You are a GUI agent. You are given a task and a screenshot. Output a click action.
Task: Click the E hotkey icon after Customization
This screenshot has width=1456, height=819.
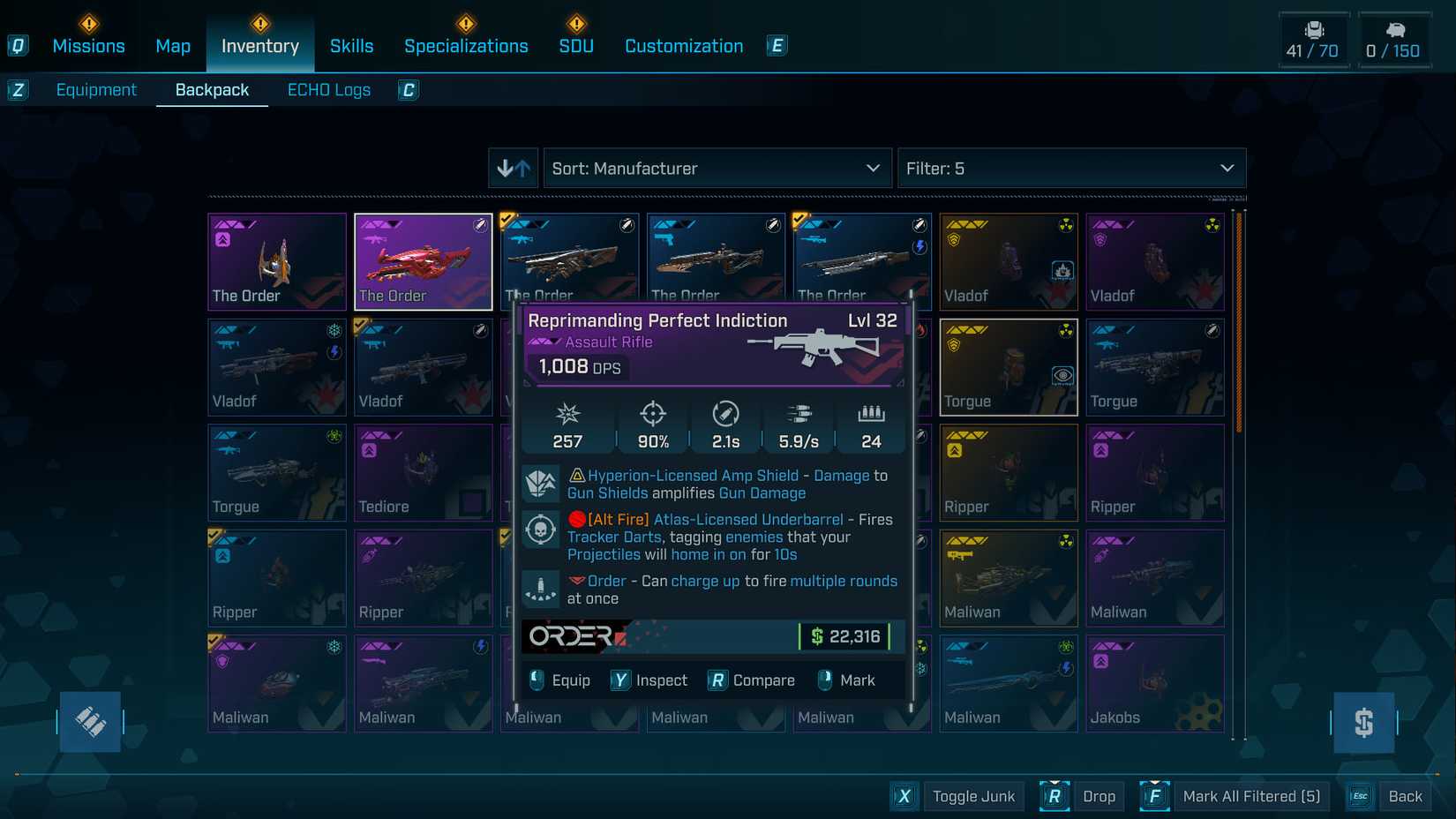click(776, 45)
